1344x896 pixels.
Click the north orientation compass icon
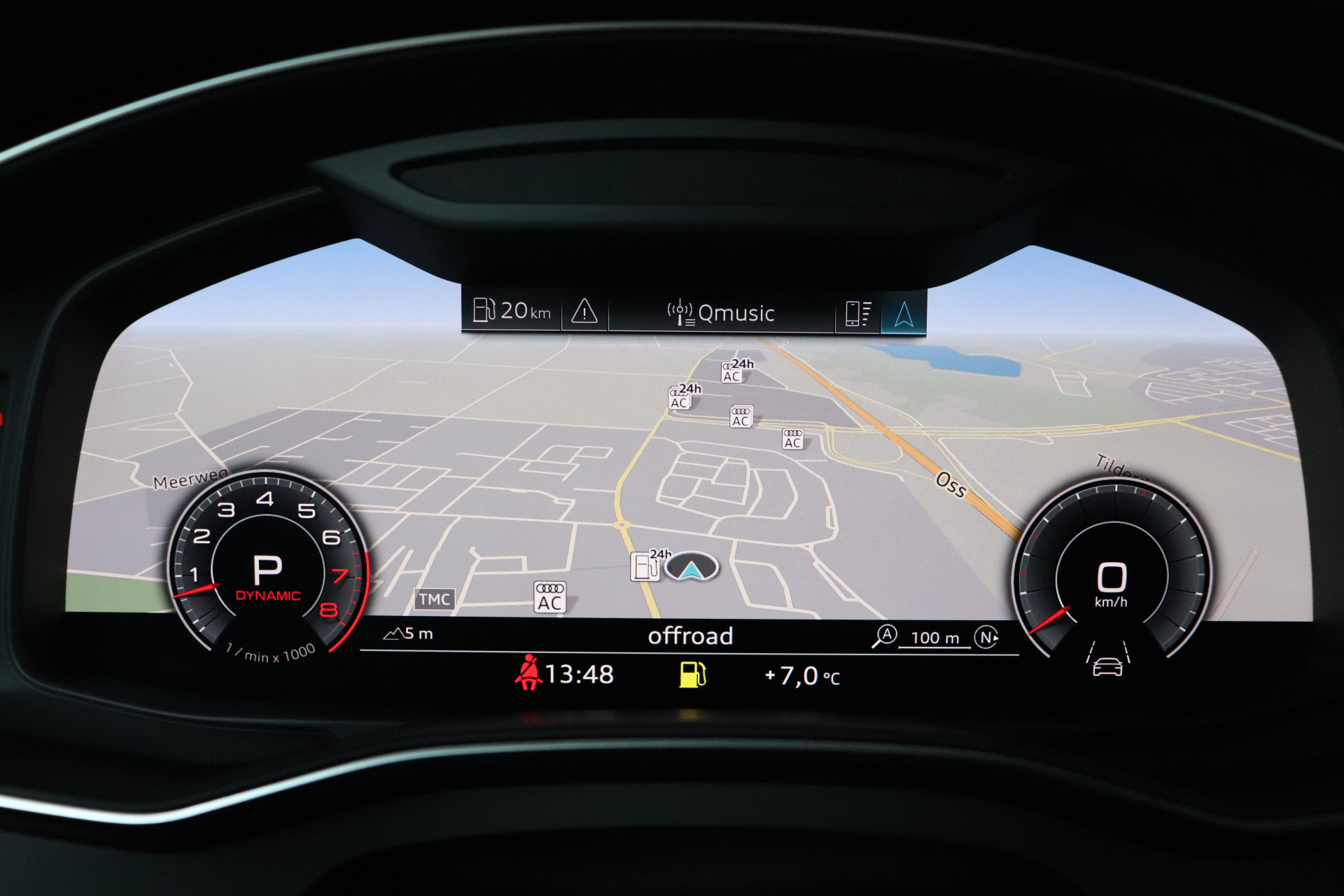[x=986, y=637]
